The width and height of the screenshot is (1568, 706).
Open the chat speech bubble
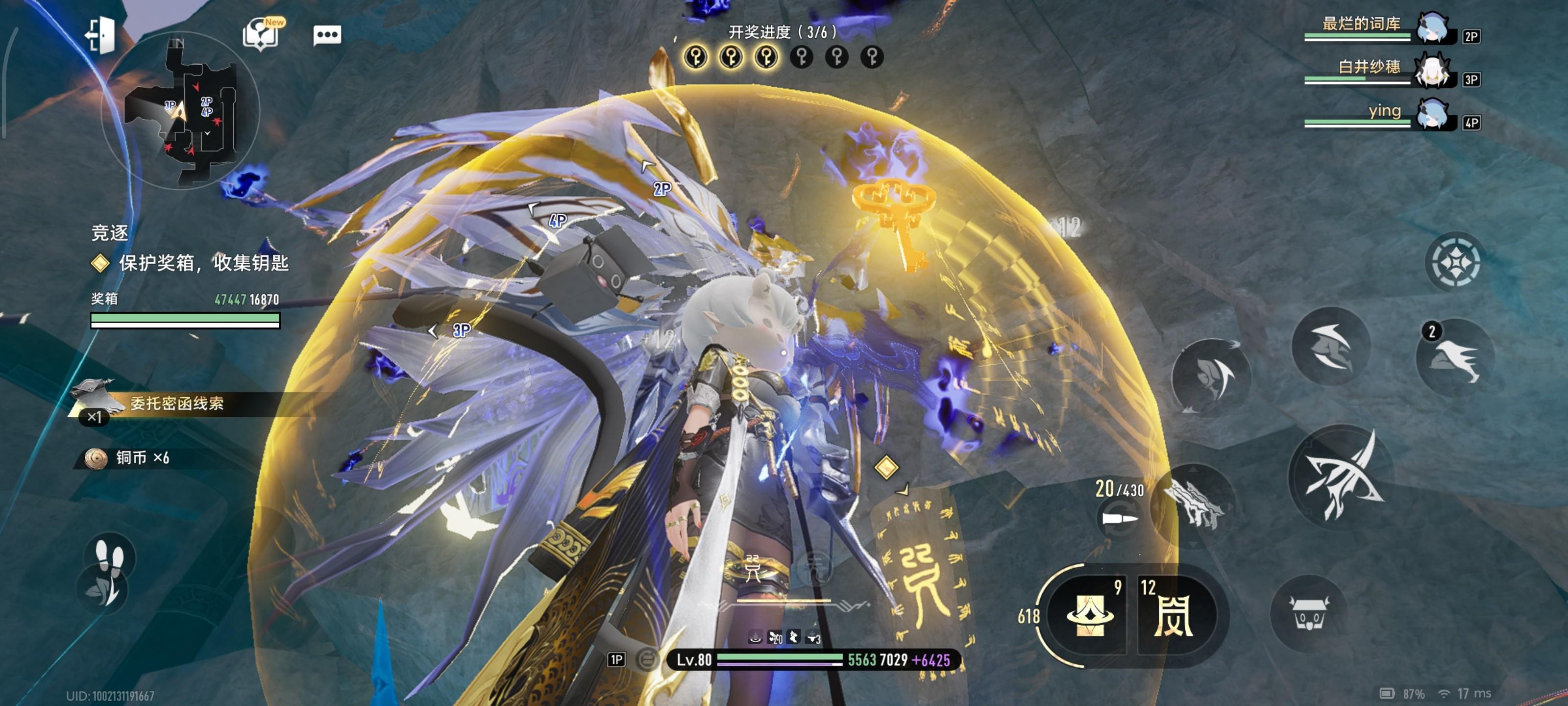(x=327, y=35)
